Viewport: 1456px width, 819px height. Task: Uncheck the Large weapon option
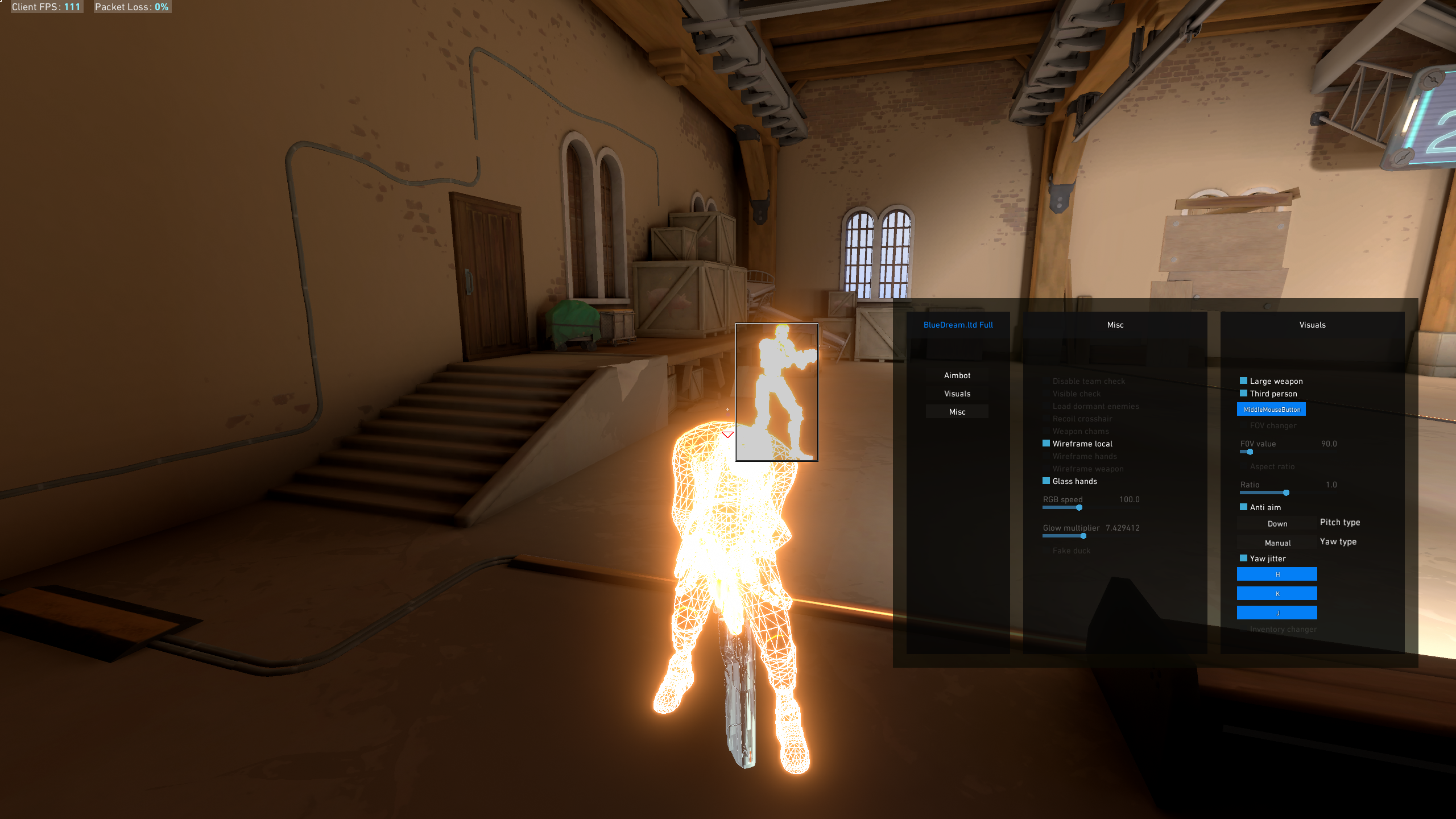point(1243,381)
